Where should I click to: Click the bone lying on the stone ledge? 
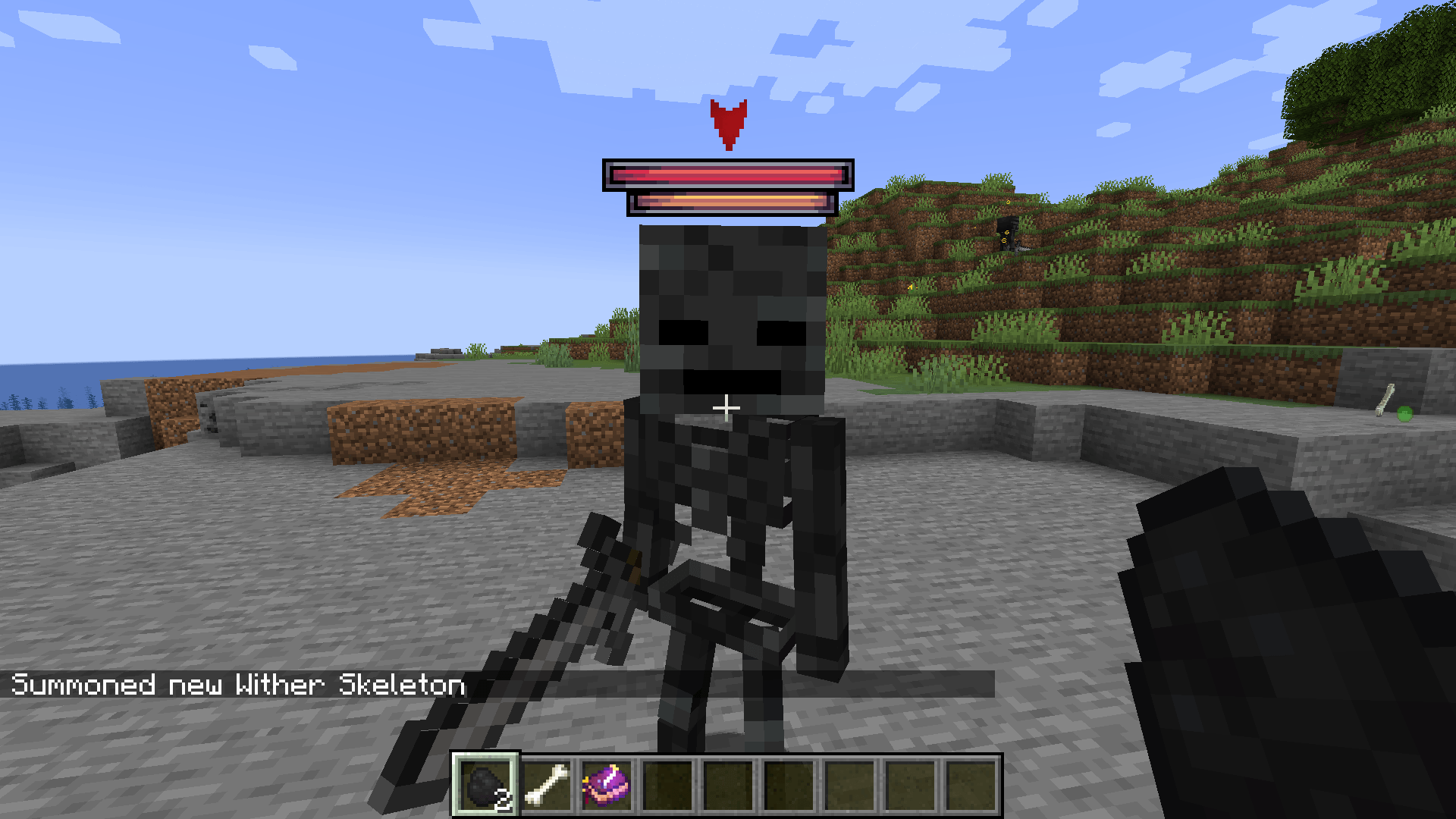(x=1385, y=400)
